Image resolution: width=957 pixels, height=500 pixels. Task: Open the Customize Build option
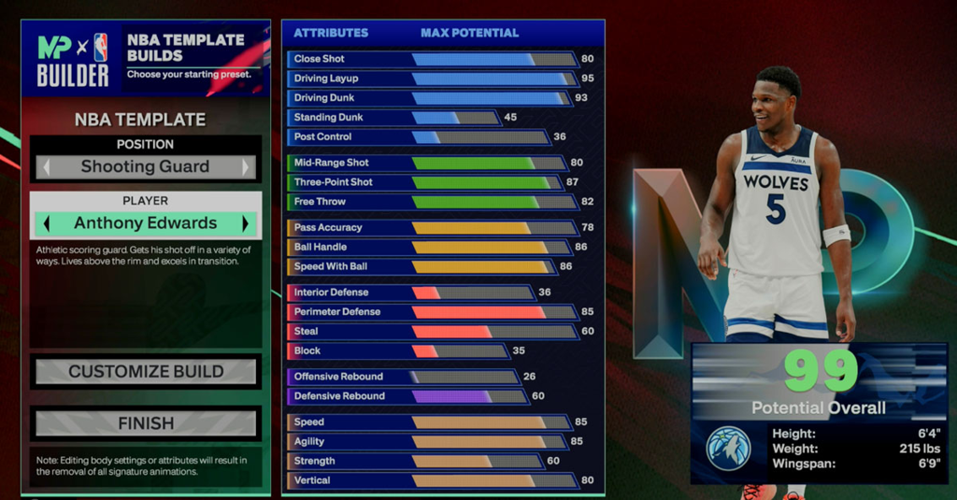[146, 372]
